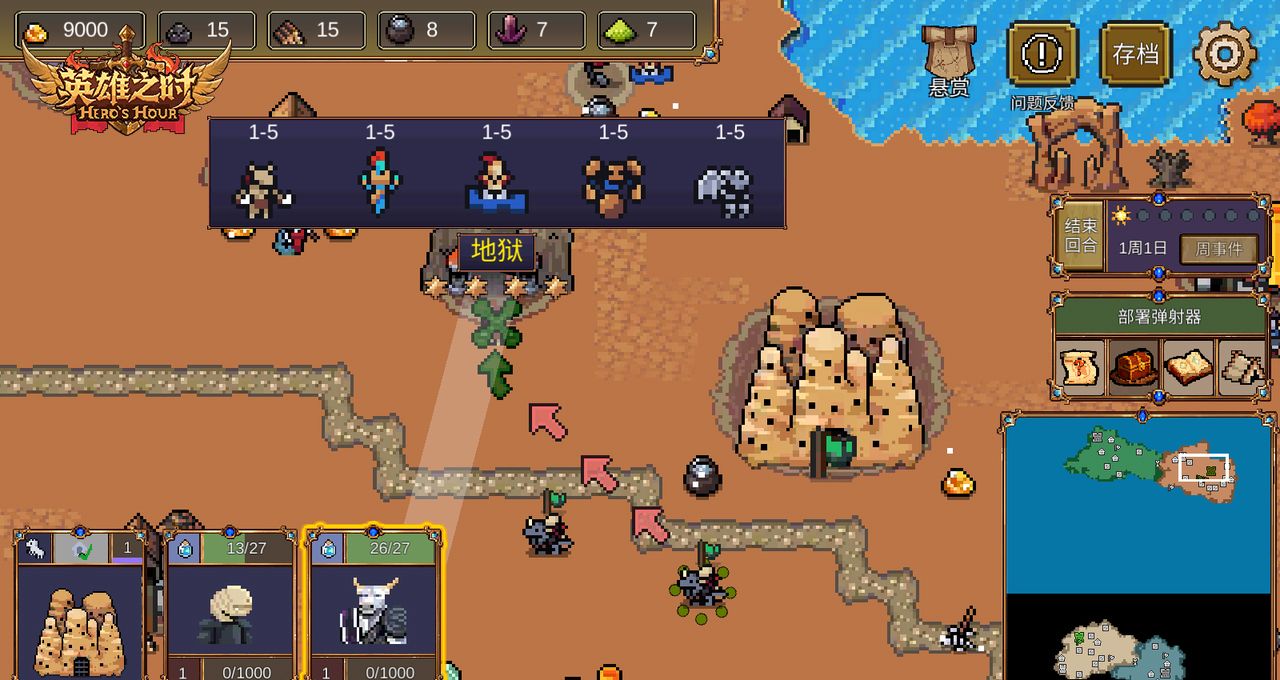This screenshot has height=680, width=1280.
Task: Select the horned skull hero portrait
Action: coord(373,610)
